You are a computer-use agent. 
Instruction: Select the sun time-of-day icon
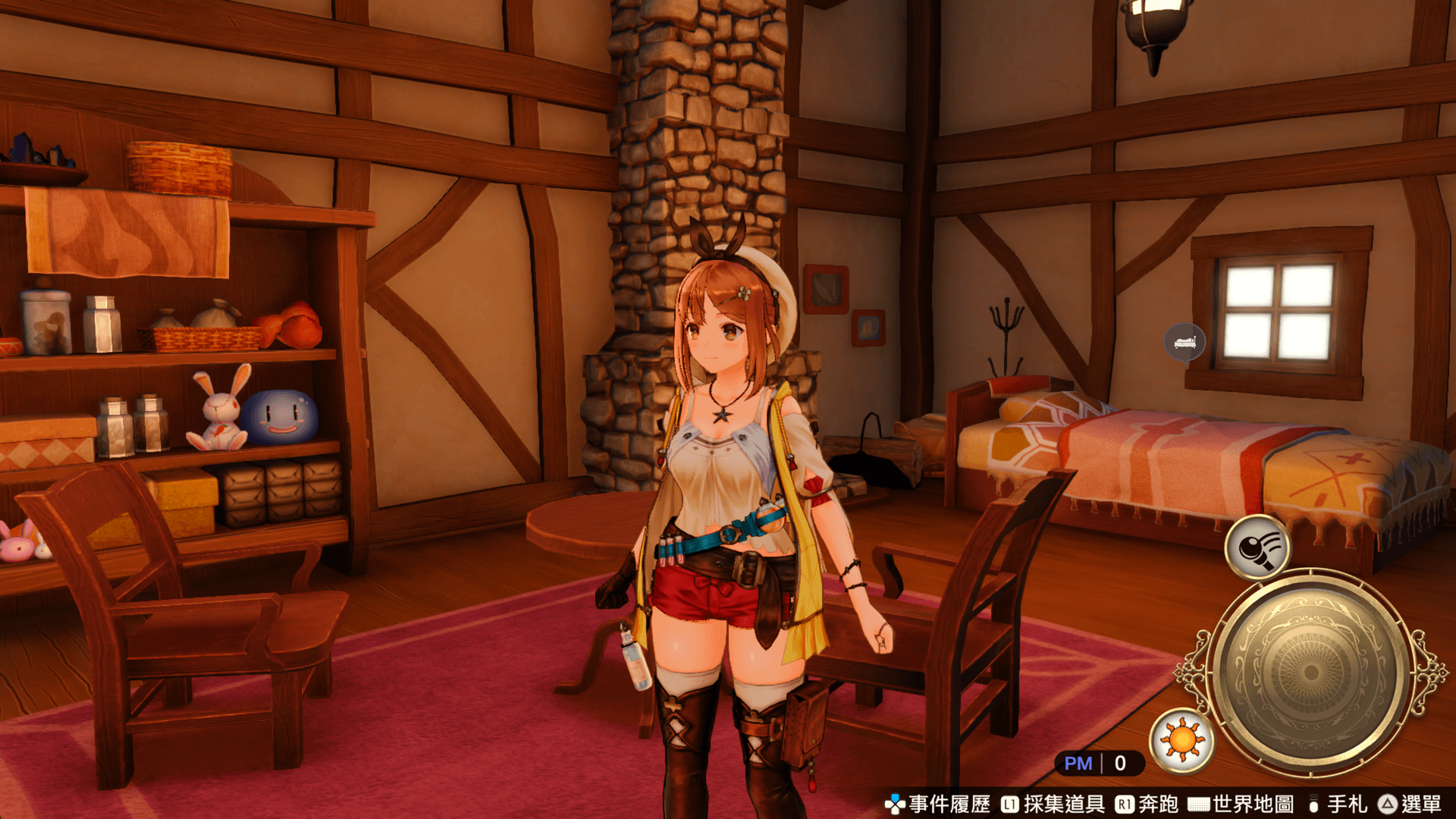point(1181,740)
